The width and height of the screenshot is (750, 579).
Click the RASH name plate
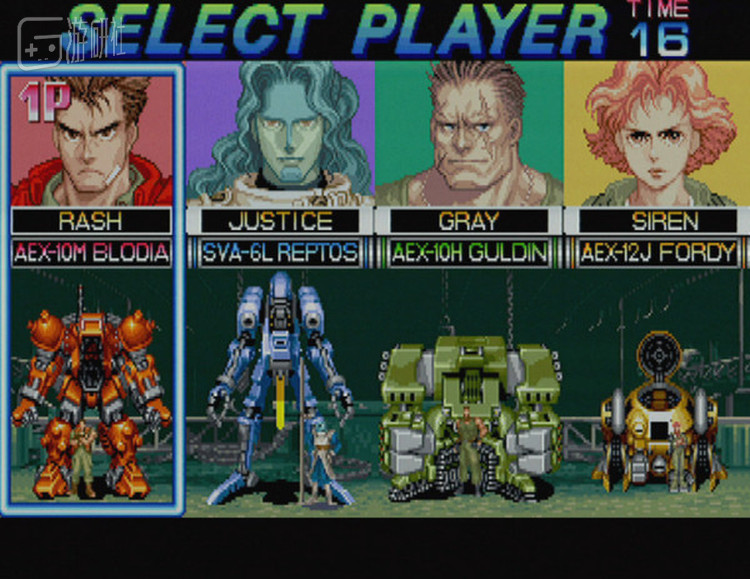92,221
